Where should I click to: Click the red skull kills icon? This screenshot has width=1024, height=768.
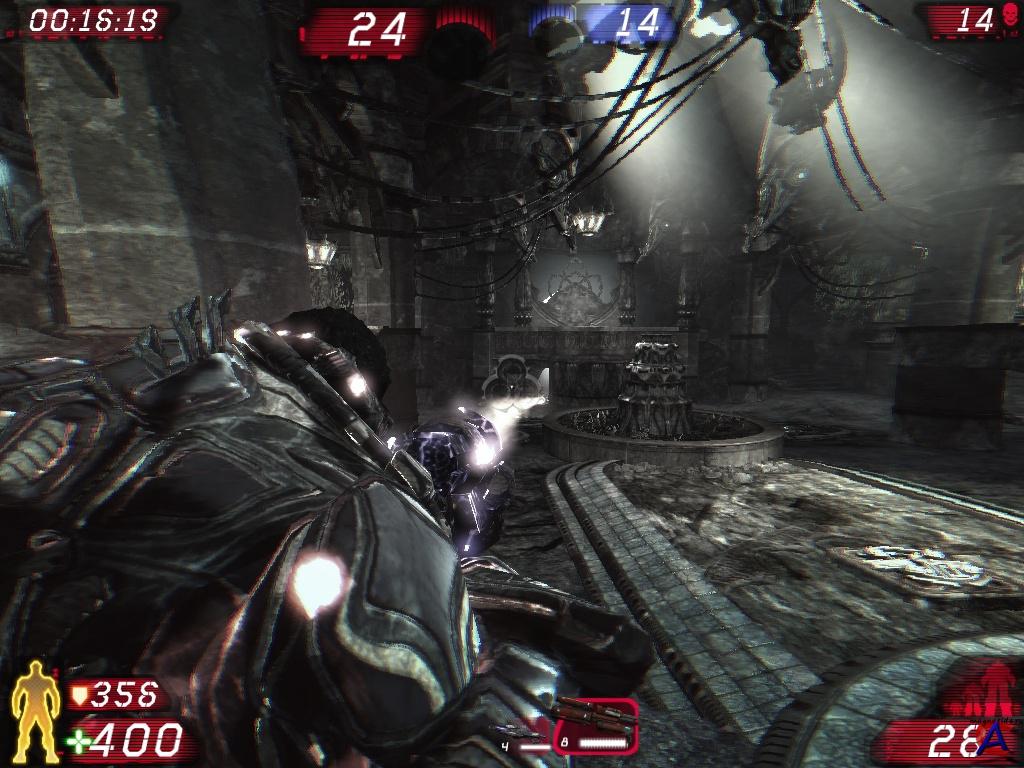(1010, 18)
